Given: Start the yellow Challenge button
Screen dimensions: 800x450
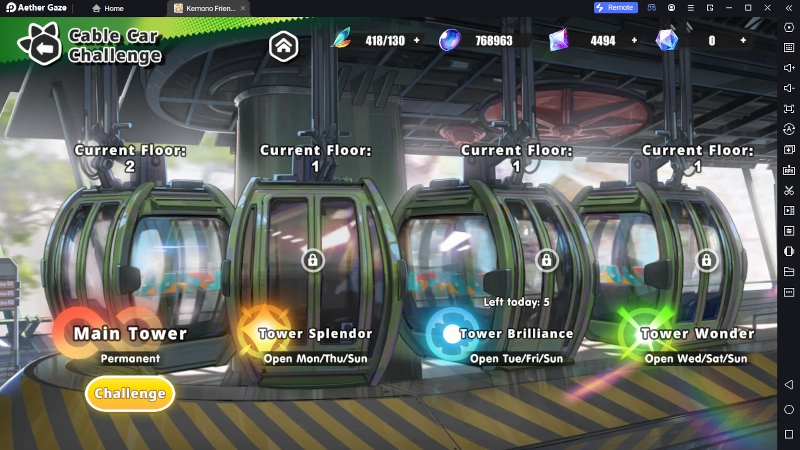Looking at the screenshot, I should (x=130, y=393).
